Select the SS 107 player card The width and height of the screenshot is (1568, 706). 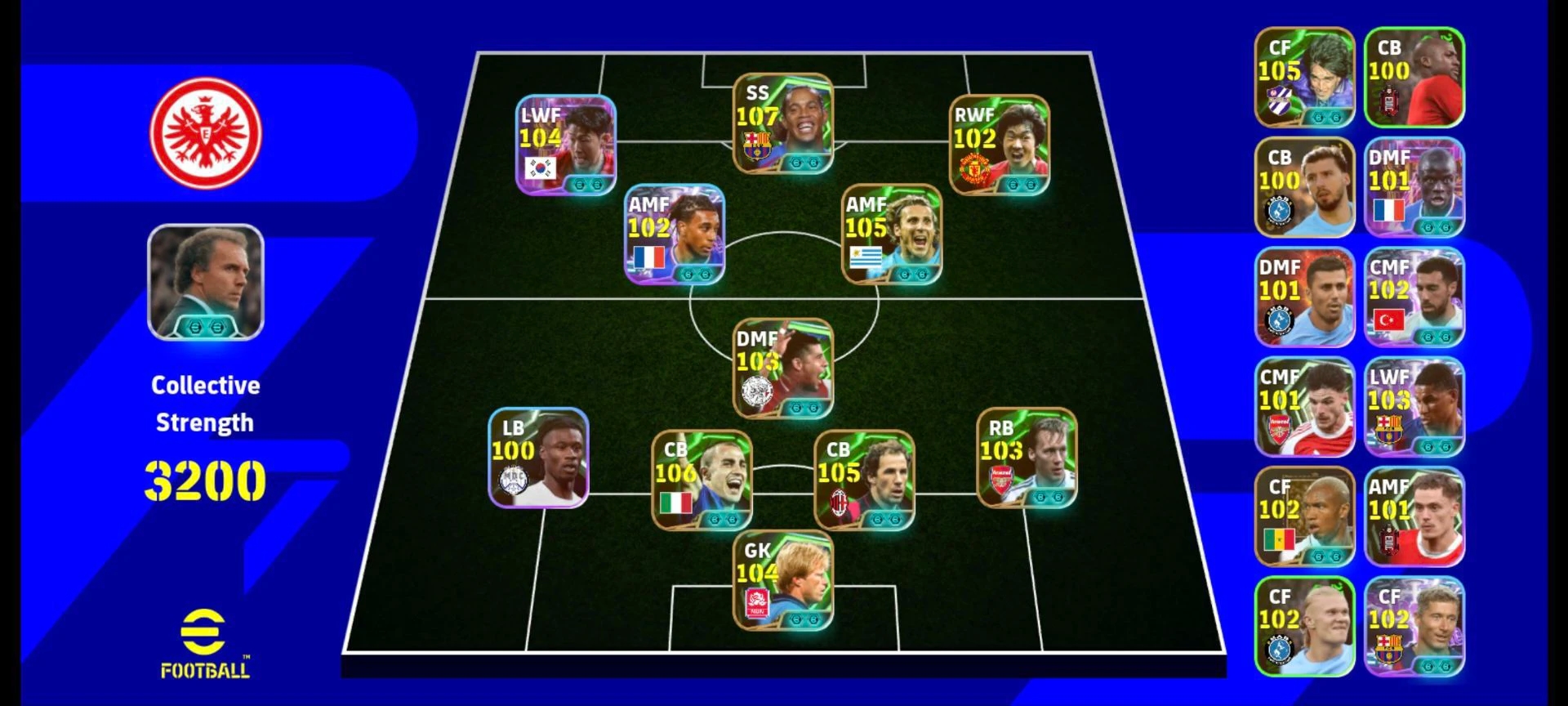click(x=782, y=123)
